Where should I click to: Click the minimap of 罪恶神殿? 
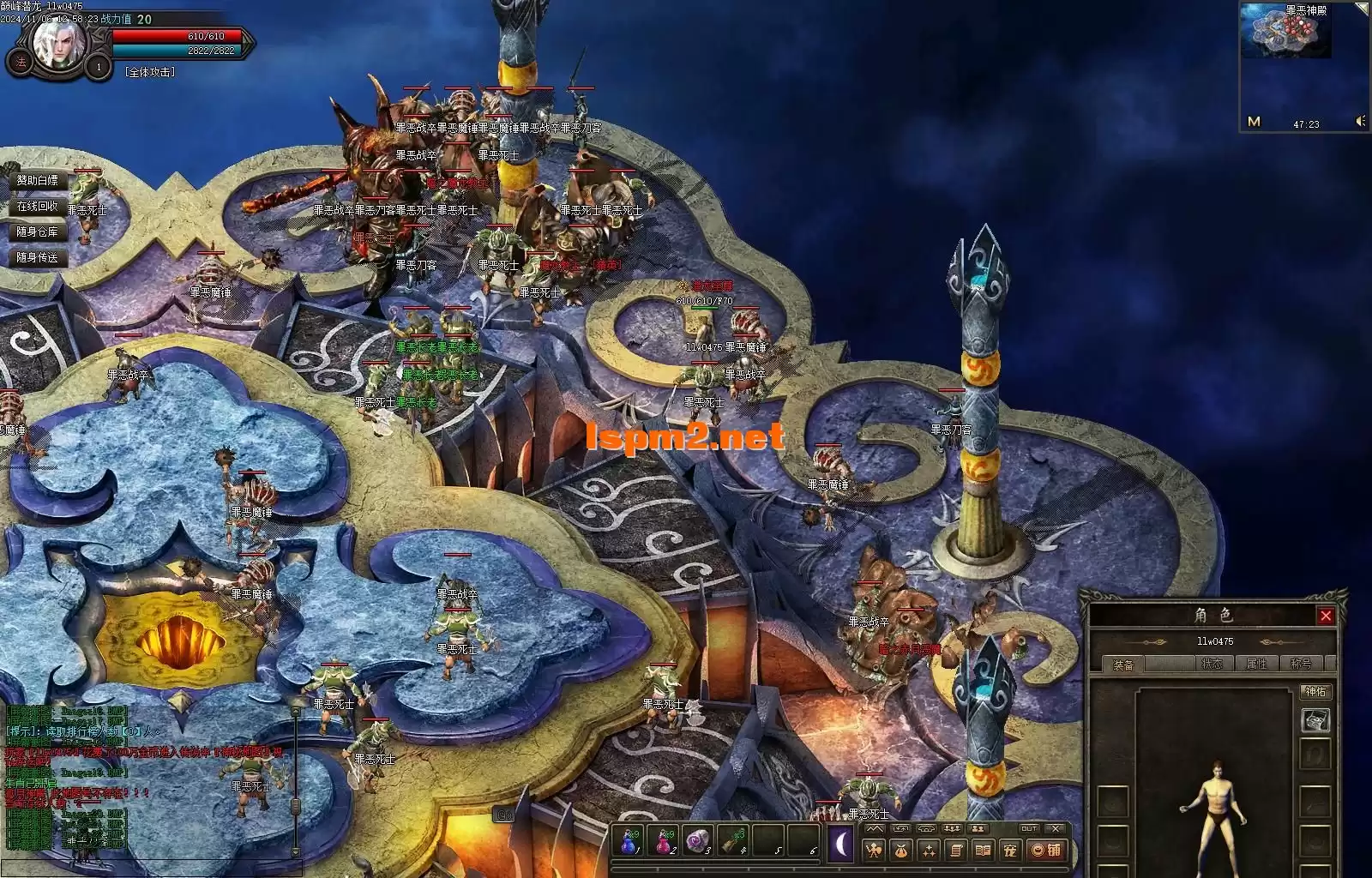(1285, 33)
